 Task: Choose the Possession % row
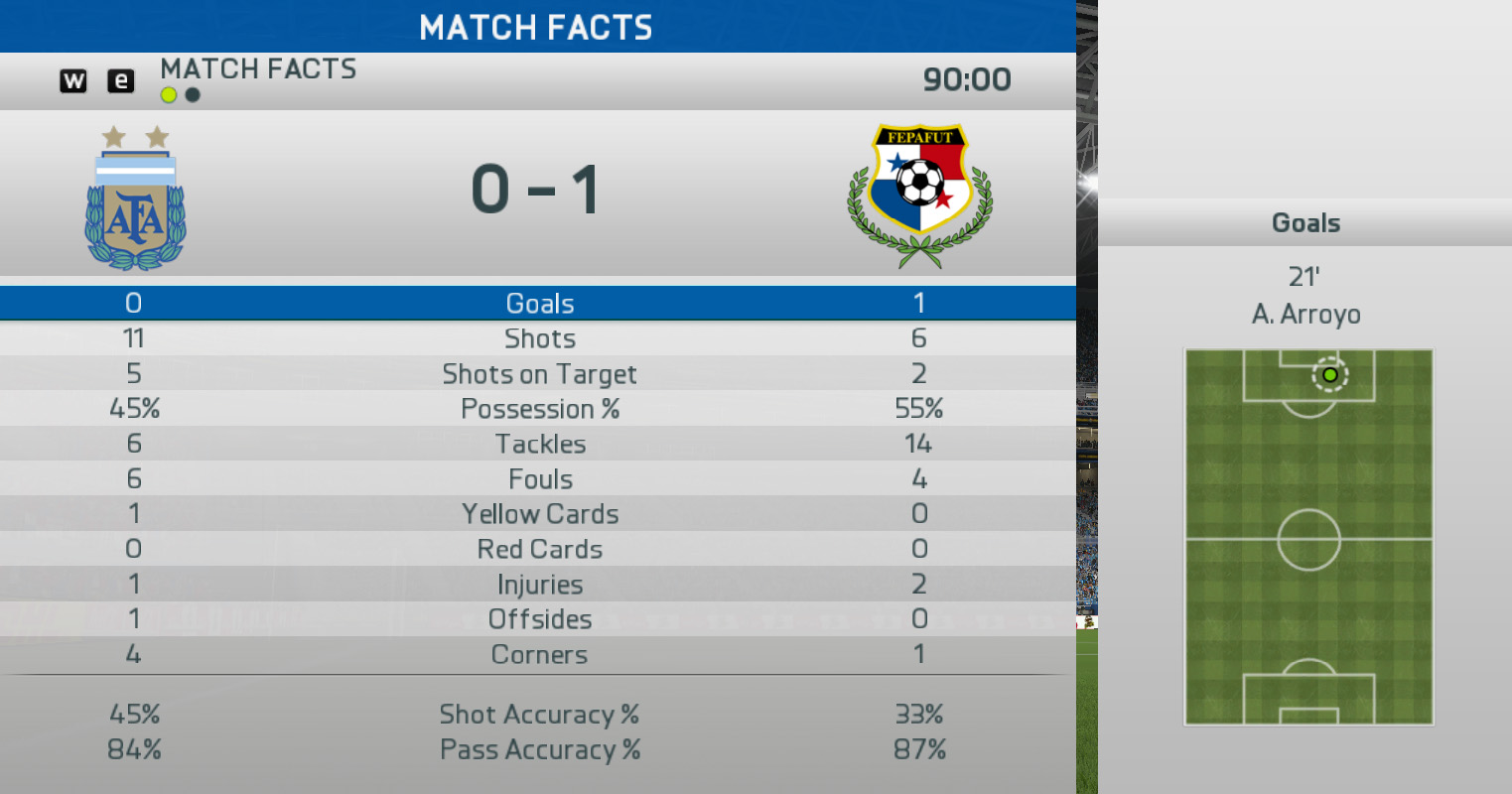click(539, 409)
